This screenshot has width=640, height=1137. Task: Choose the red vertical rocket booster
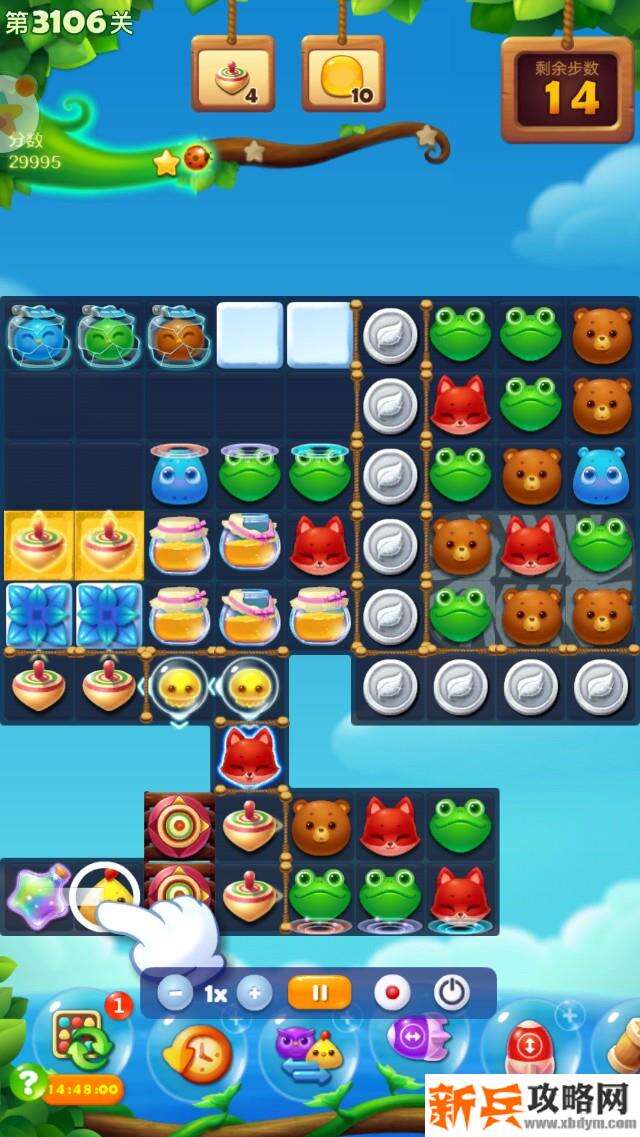528,1050
